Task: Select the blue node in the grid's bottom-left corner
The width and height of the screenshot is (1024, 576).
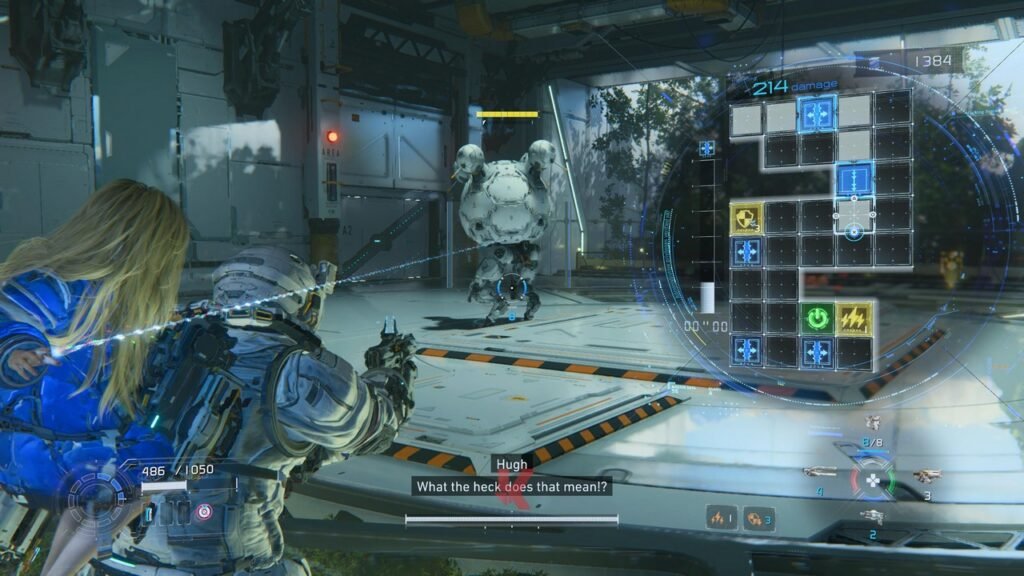Action: tap(746, 351)
